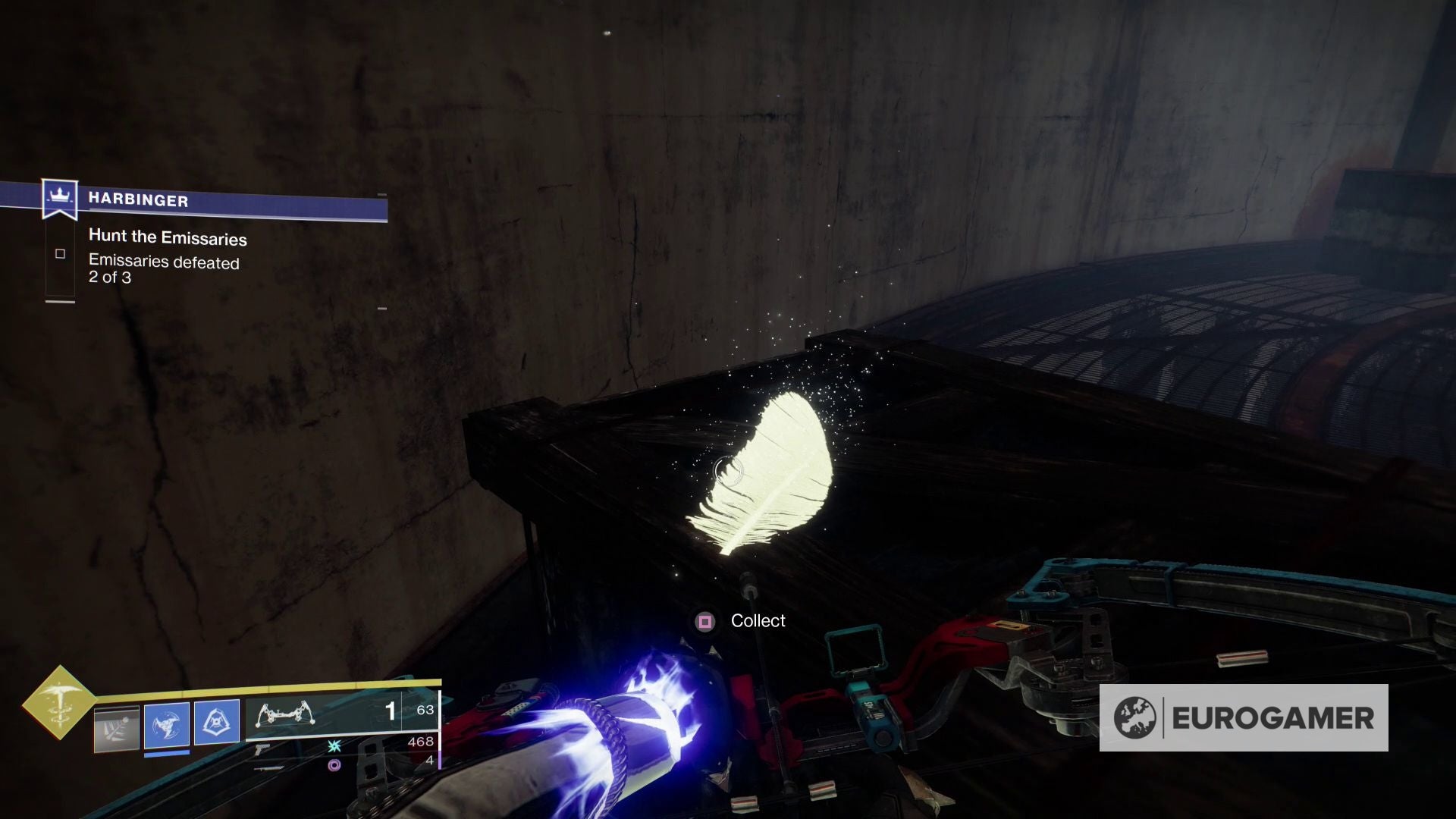Screen dimensions: 1456x819
Task: Click the ammo reserve counter showing 63
Action: click(425, 709)
